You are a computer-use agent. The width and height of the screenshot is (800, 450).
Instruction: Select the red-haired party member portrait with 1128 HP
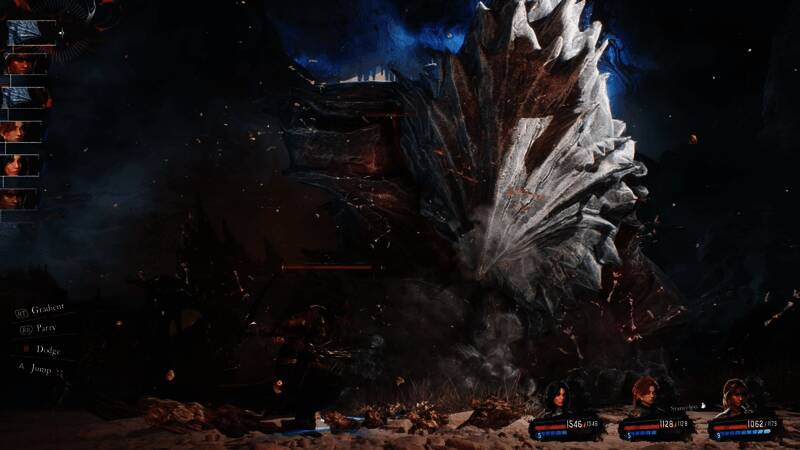click(x=645, y=395)
